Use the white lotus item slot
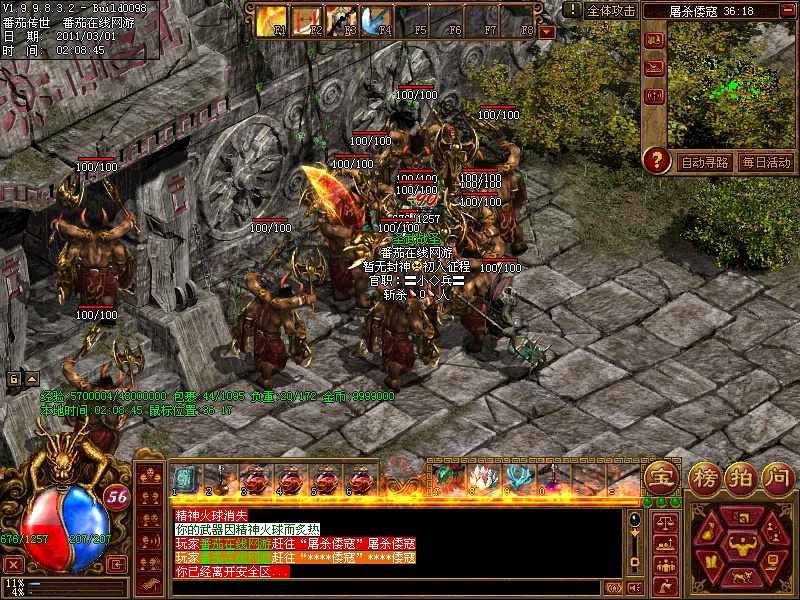 coord(483,478)
